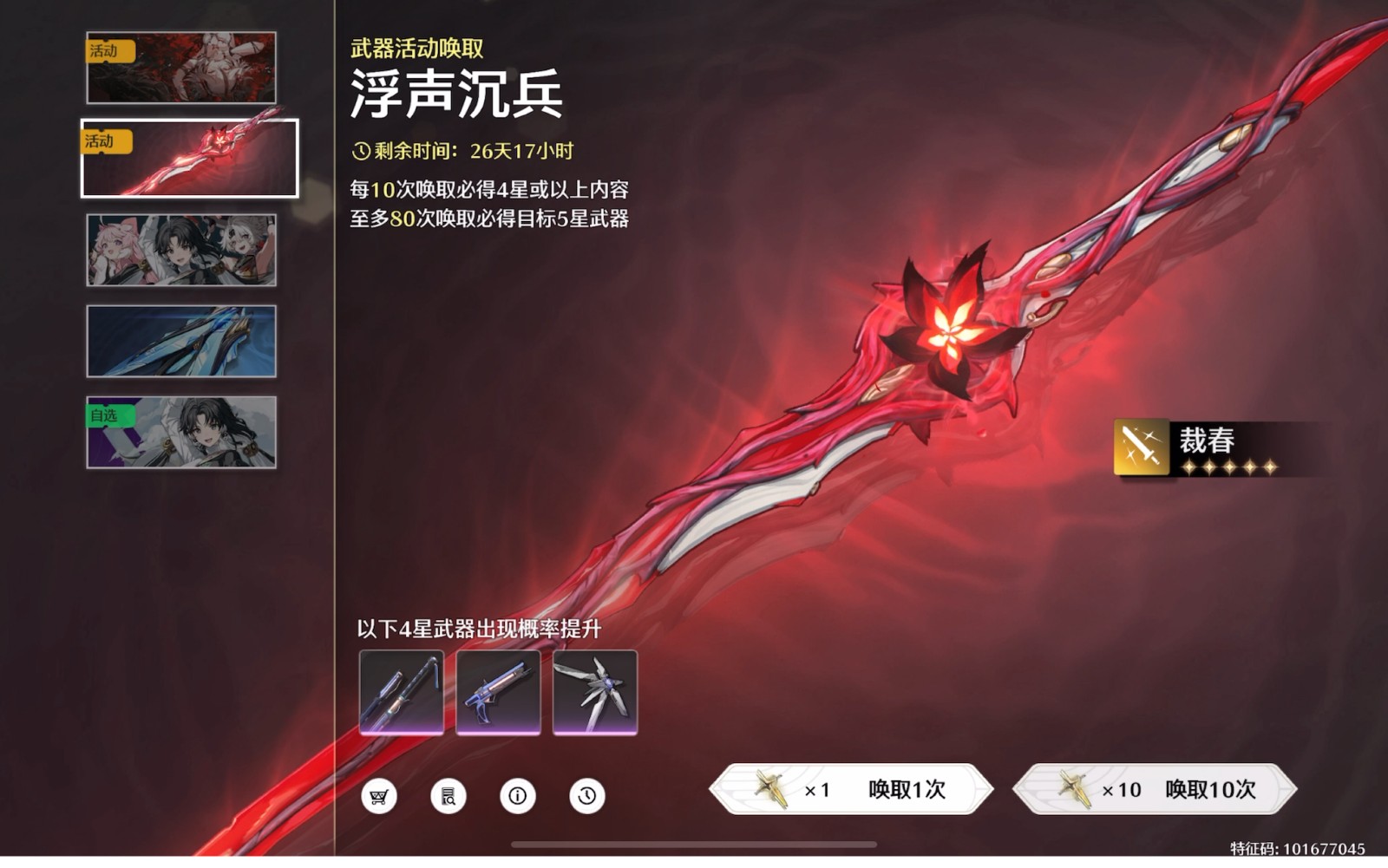This screenshot has height=868, width=1388.
Task: Select the first 4-star weapon preview
Action: pyautogui.click(x=403, y=695)
